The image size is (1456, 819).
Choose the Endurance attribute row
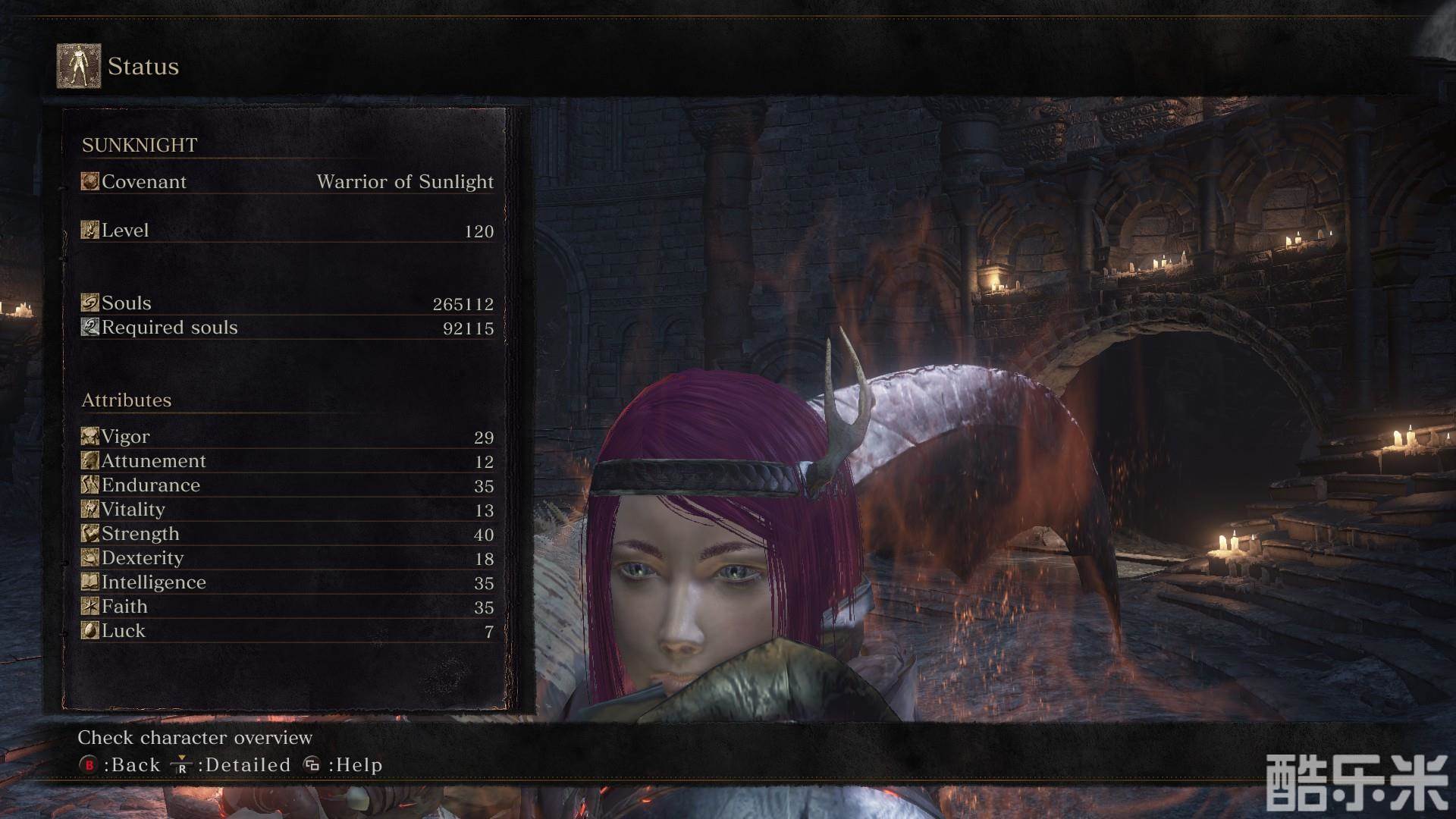tap(287, 485)
